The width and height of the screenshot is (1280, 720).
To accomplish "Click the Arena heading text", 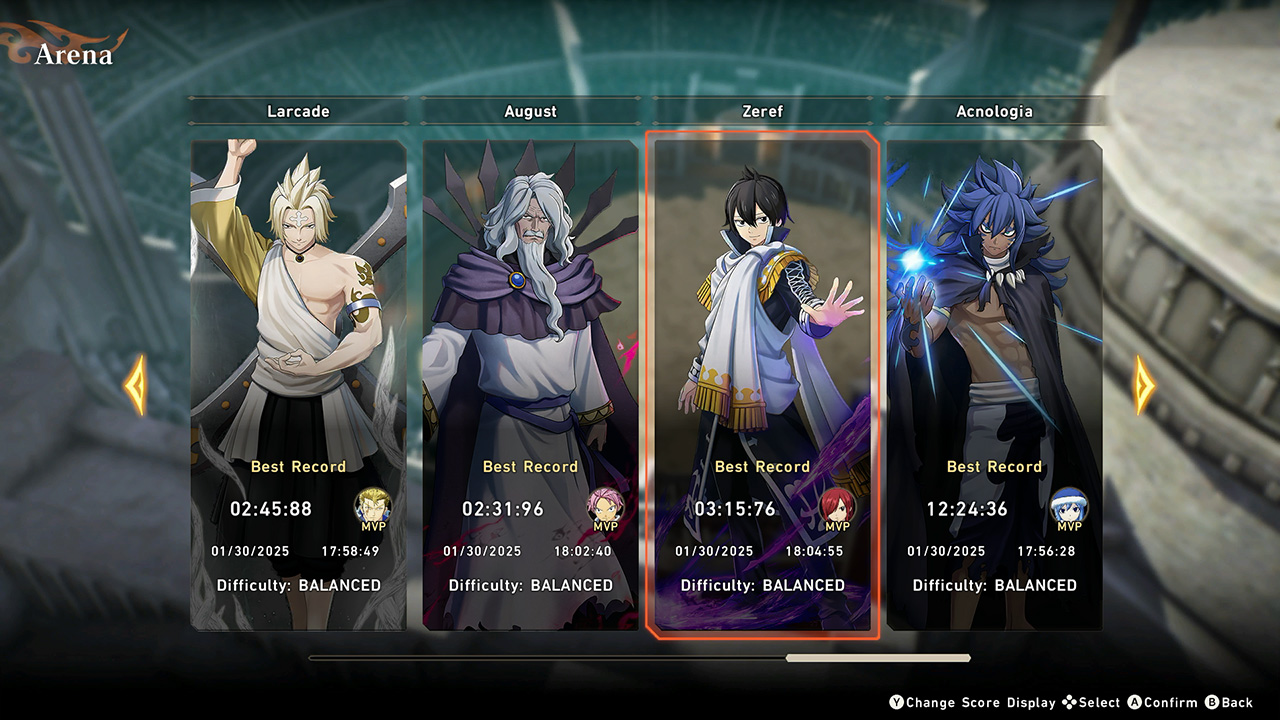I will coord(75,55).
